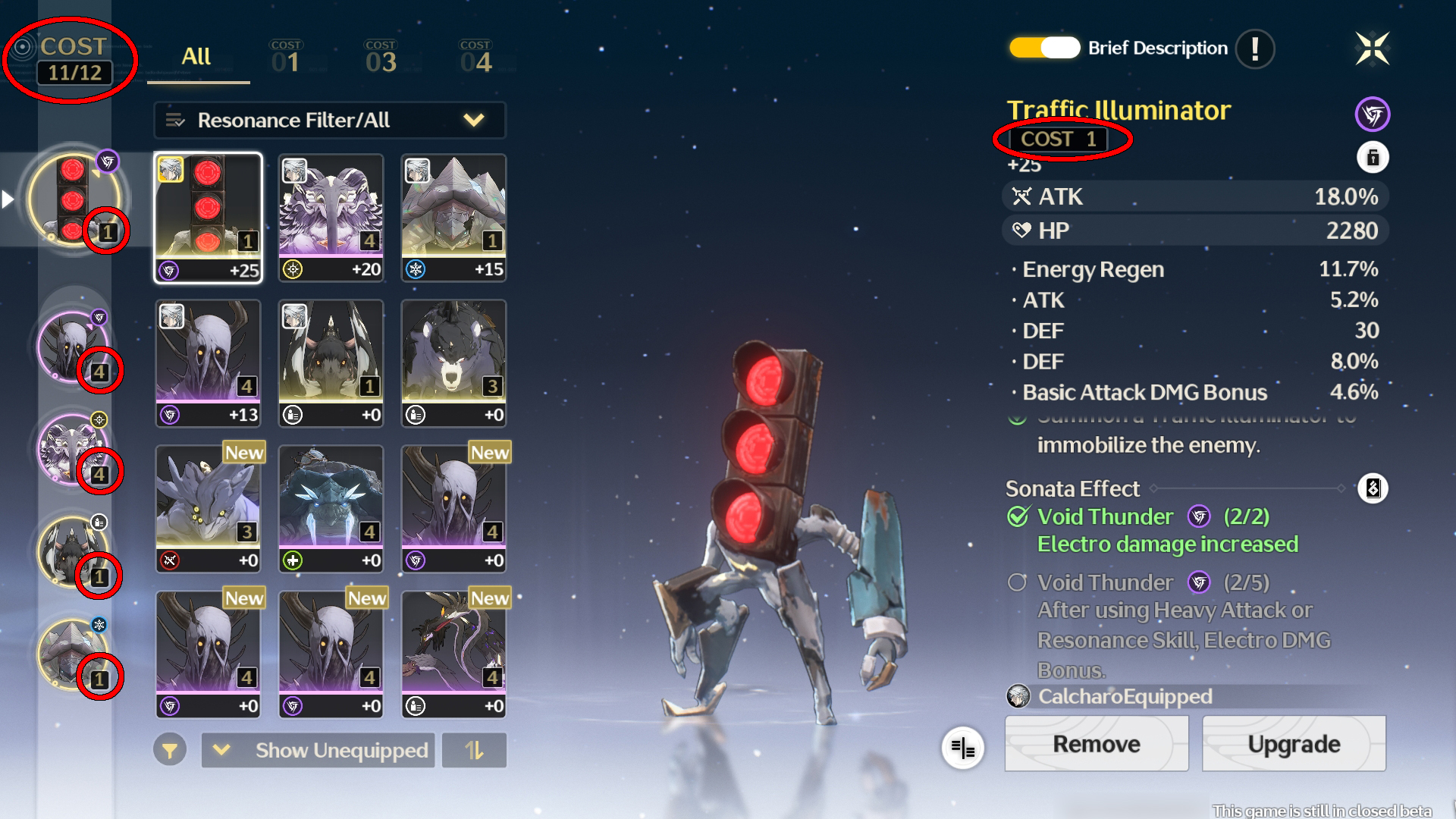Select the bear echo thumbnail with cost 3

pos(453,362)
